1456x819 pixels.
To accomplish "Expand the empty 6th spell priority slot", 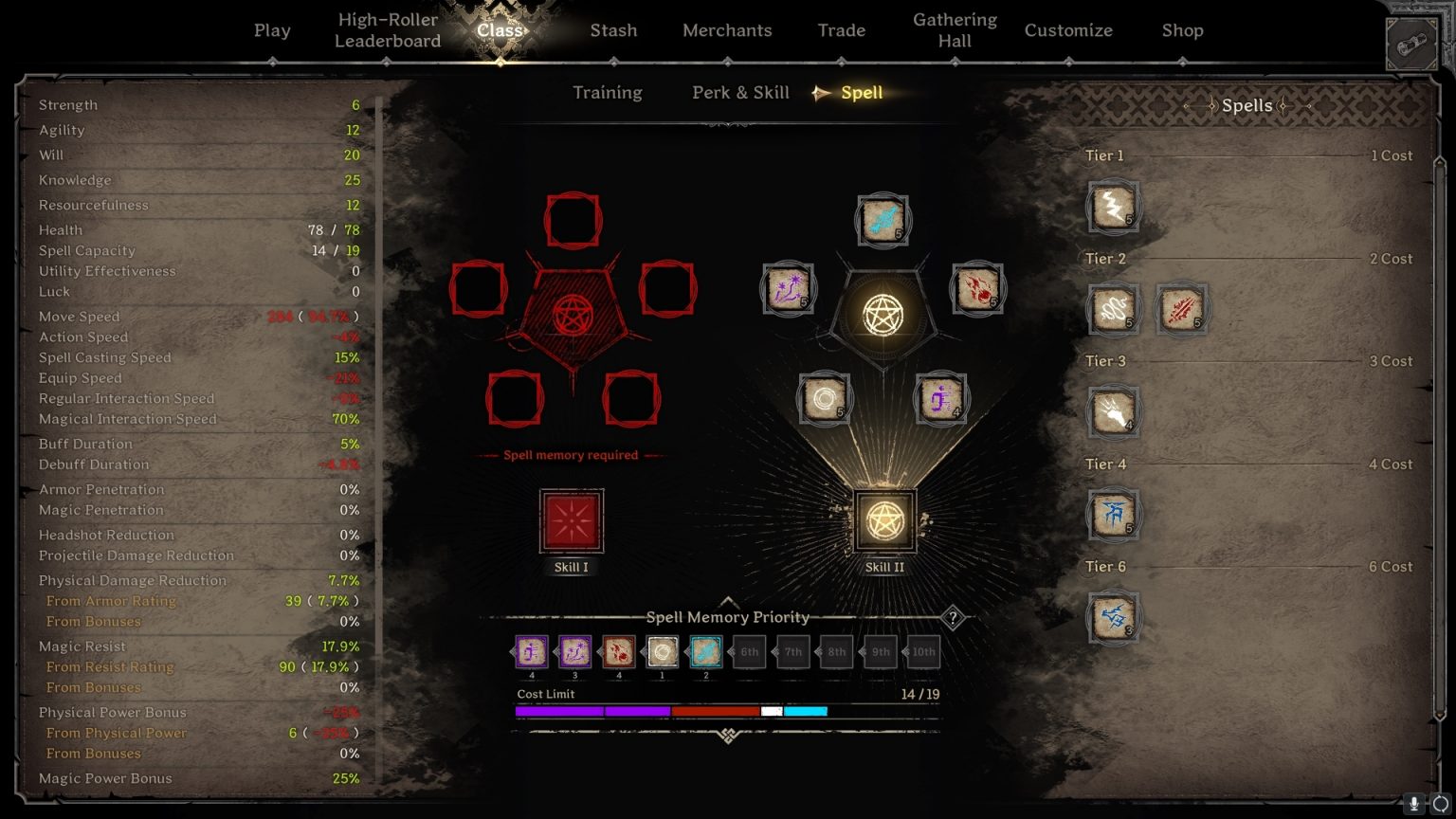I will point(749,652).
